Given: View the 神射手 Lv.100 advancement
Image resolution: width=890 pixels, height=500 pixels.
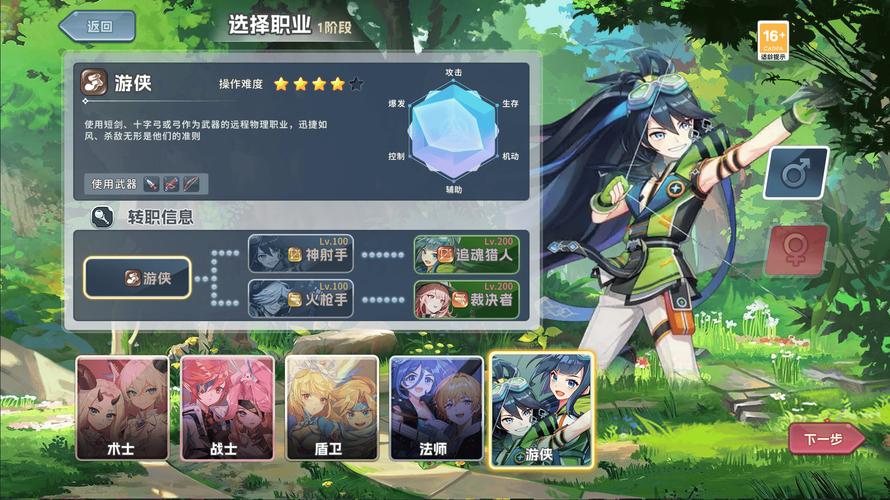Looking at the screenshot, I should (x=301, y=254).
